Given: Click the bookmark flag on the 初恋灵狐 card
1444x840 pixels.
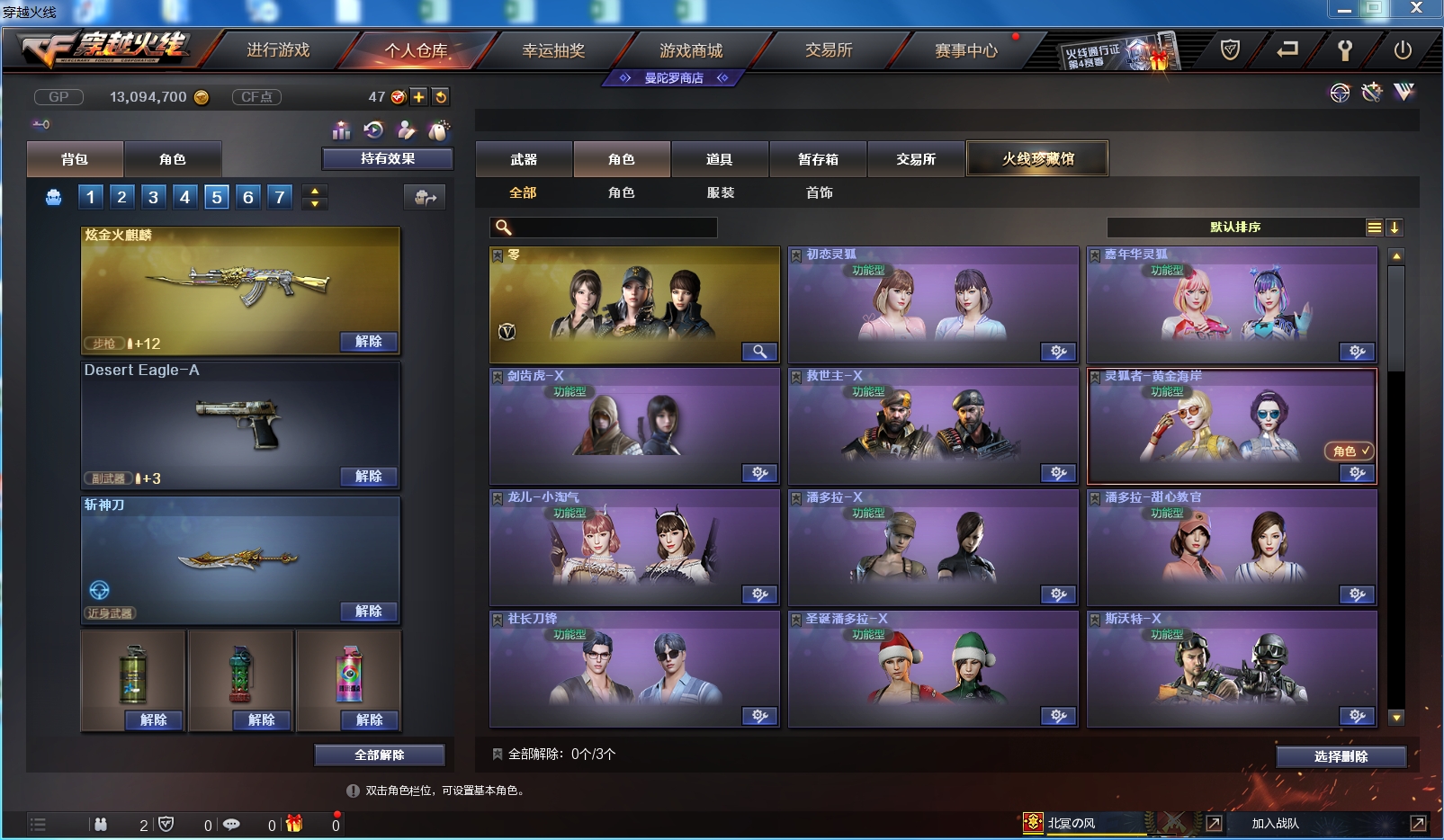Looking at the screenshot, I should point(795,255).
